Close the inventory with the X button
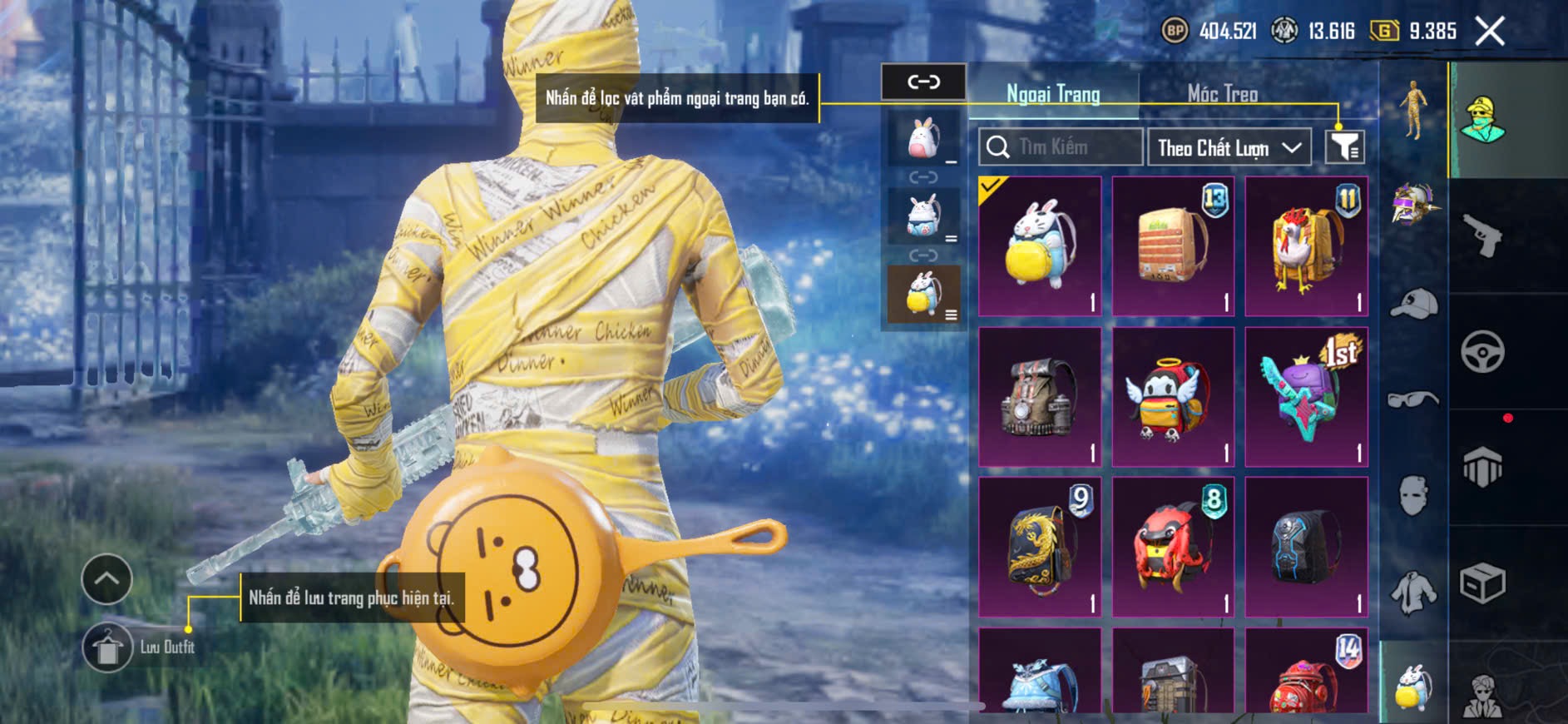 point(1490,32)
